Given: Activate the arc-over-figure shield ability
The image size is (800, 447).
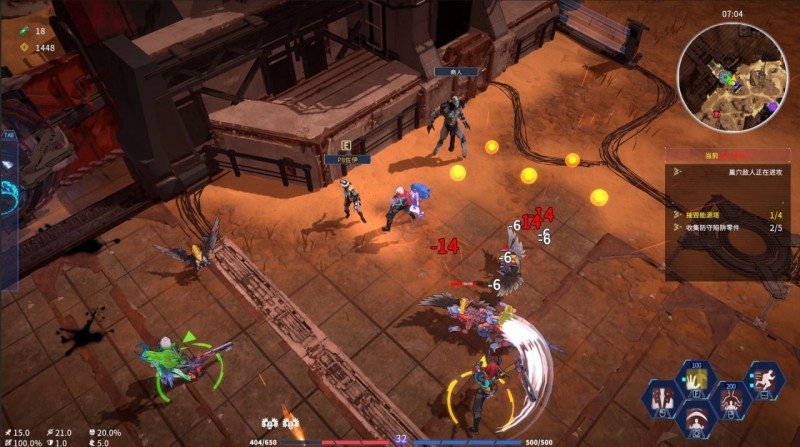Looking at the screenshot, I should (x=695, y=420).
